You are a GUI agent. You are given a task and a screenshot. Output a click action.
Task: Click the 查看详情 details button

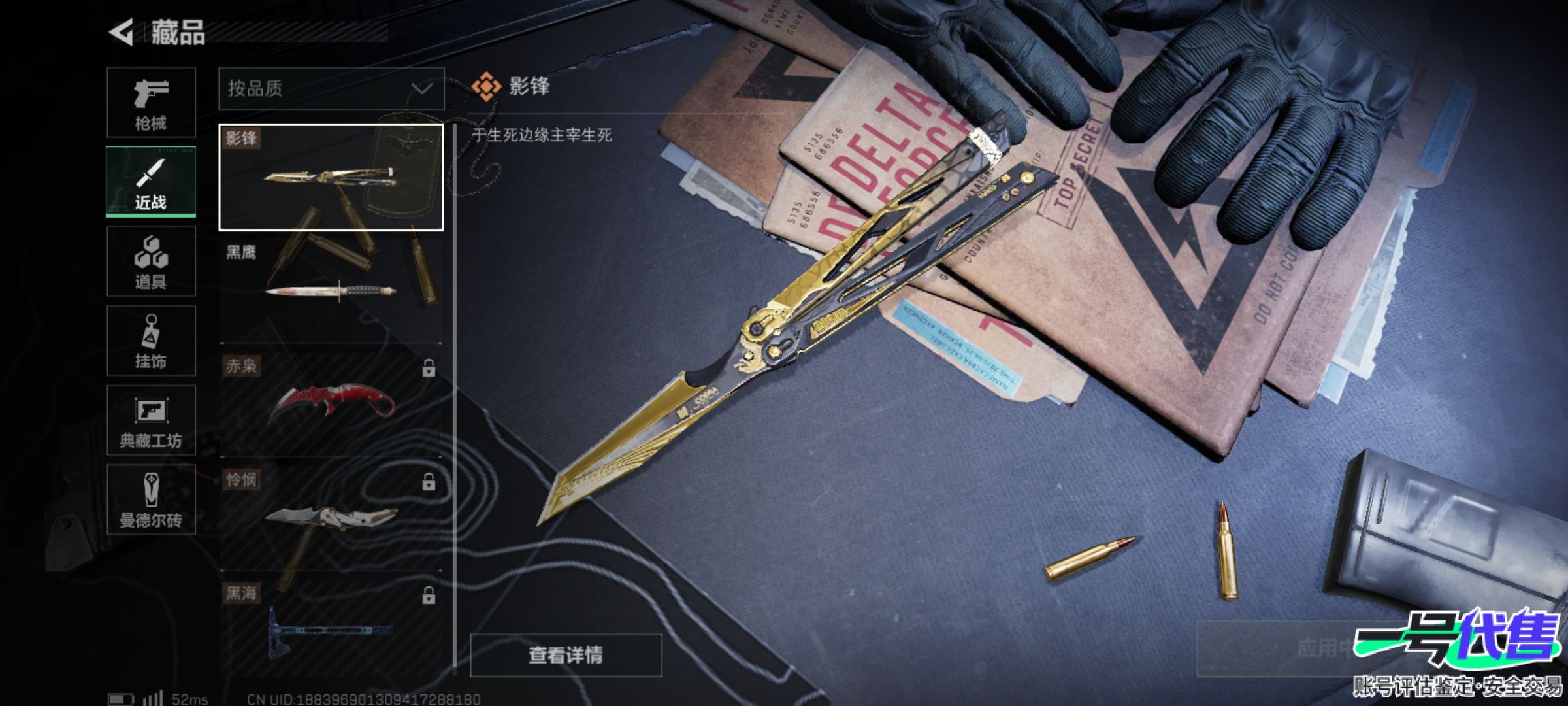tap(566, 654)
